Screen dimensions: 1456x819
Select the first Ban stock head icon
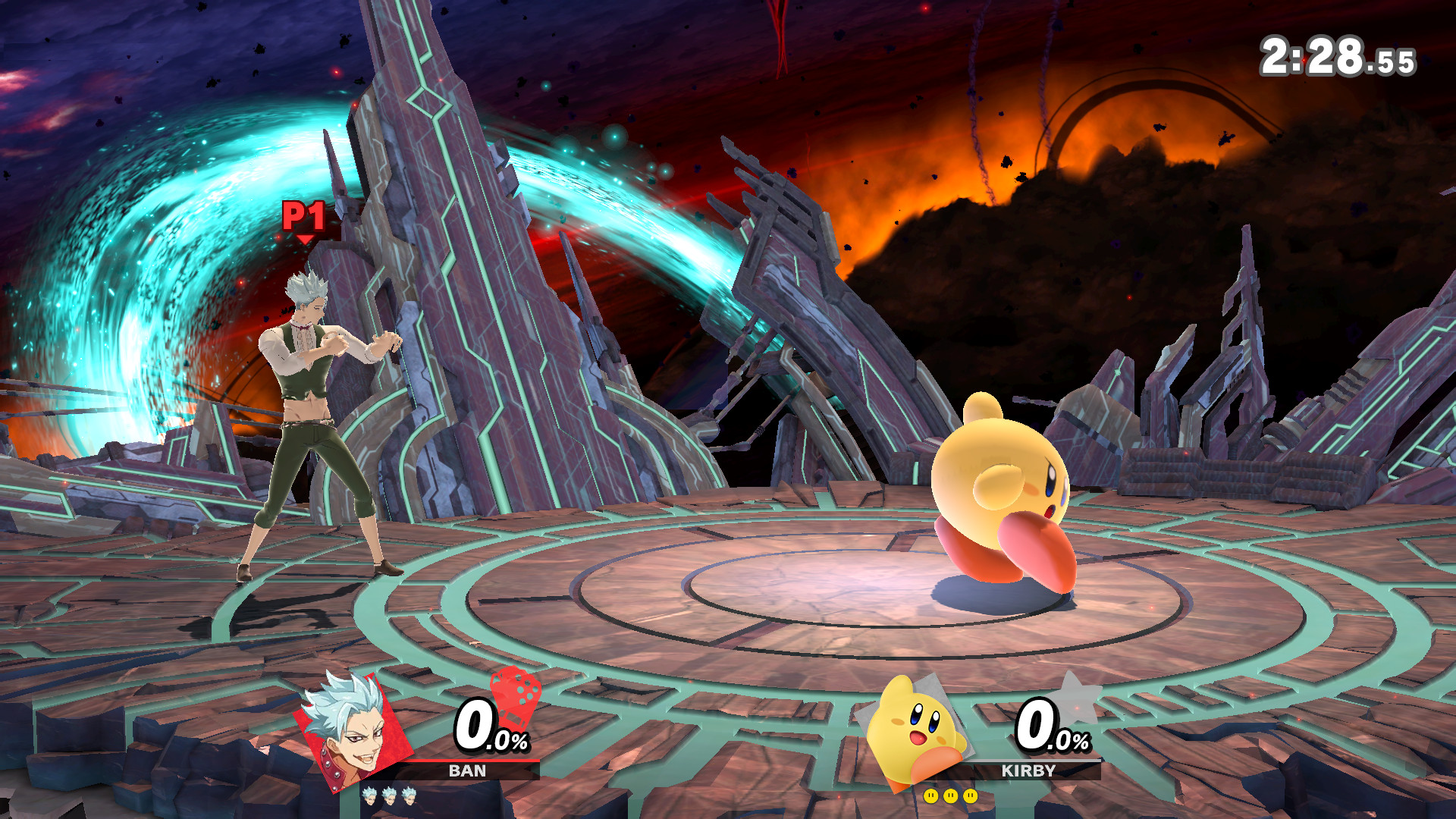[x=370, y=796]
